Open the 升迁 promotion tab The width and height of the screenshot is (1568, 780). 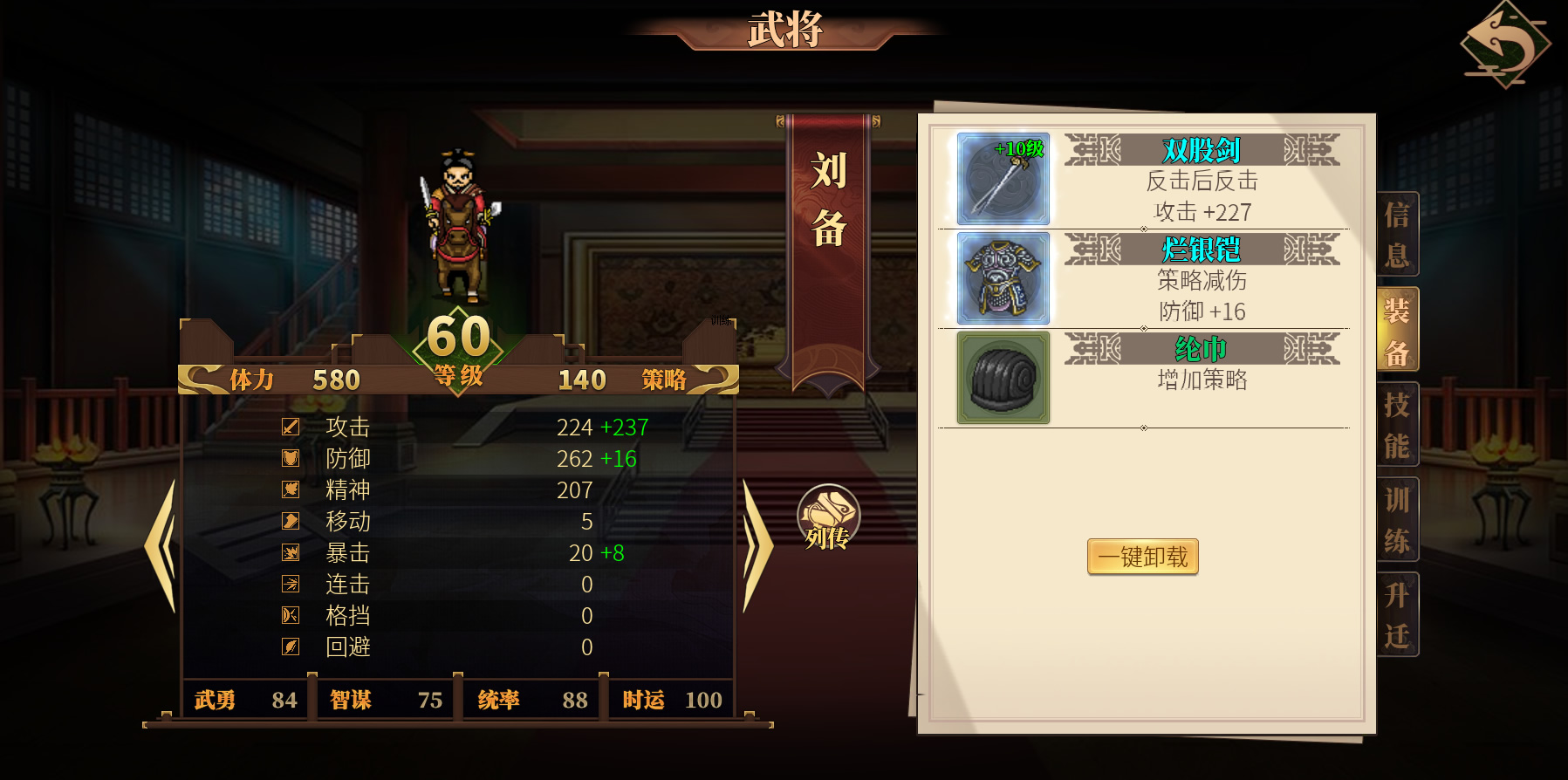click(x=1397, y=615)
